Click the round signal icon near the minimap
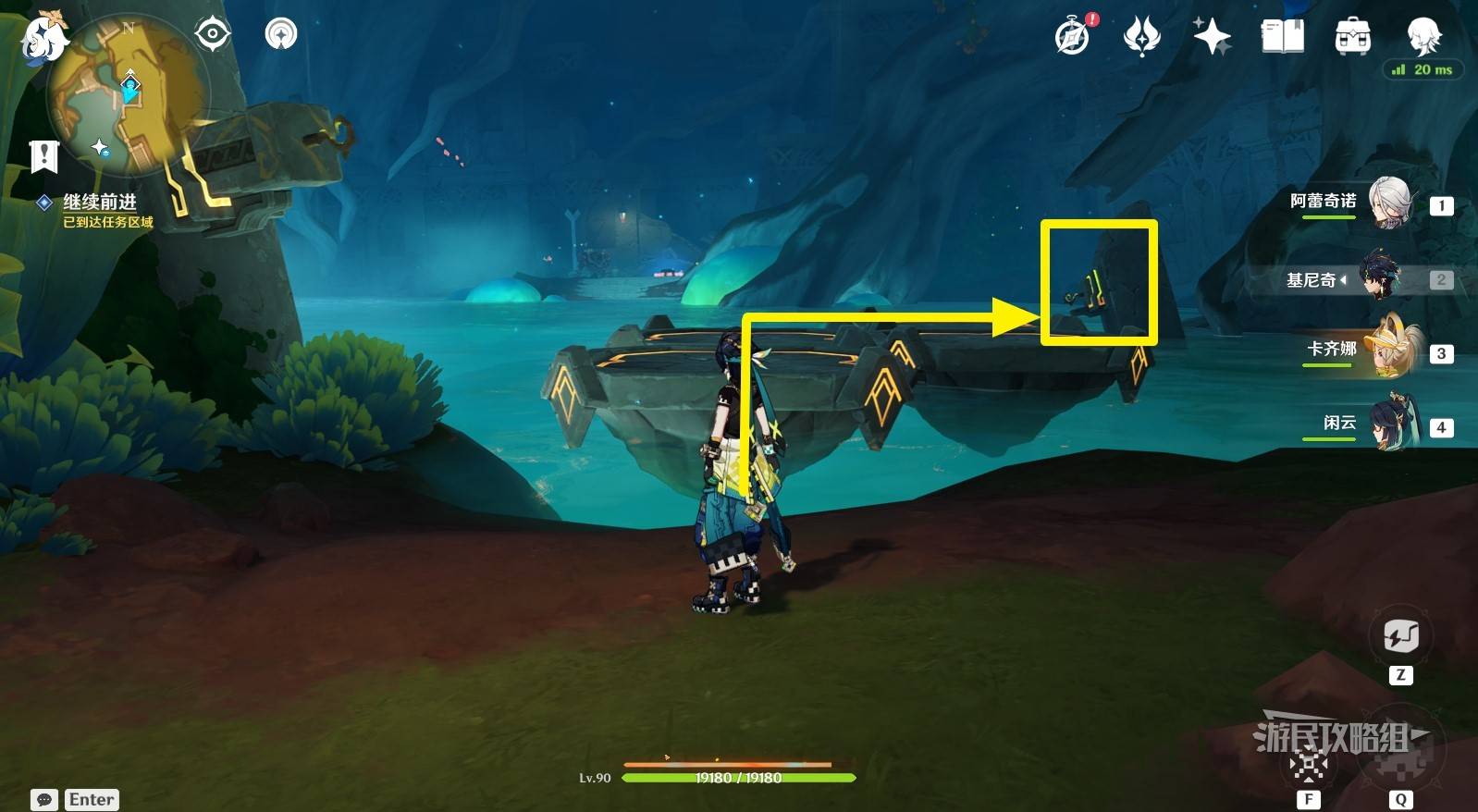The image size is (1478, 812). [281, 34]
